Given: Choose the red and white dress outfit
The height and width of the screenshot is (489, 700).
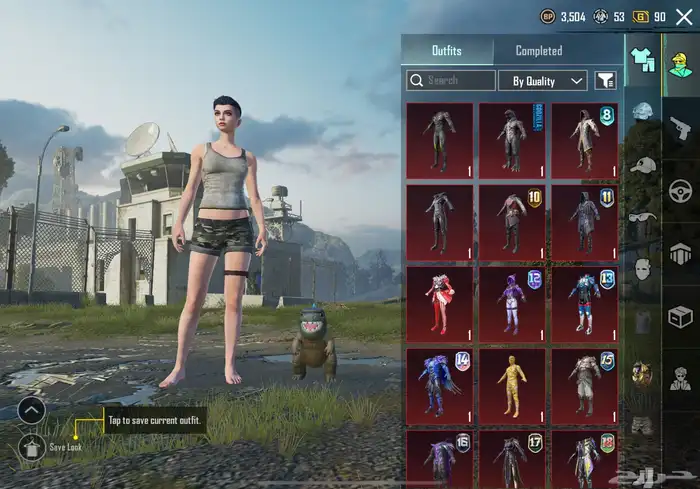Looking at the screenshot, I should pyautogui.click(x=440, y=300).
